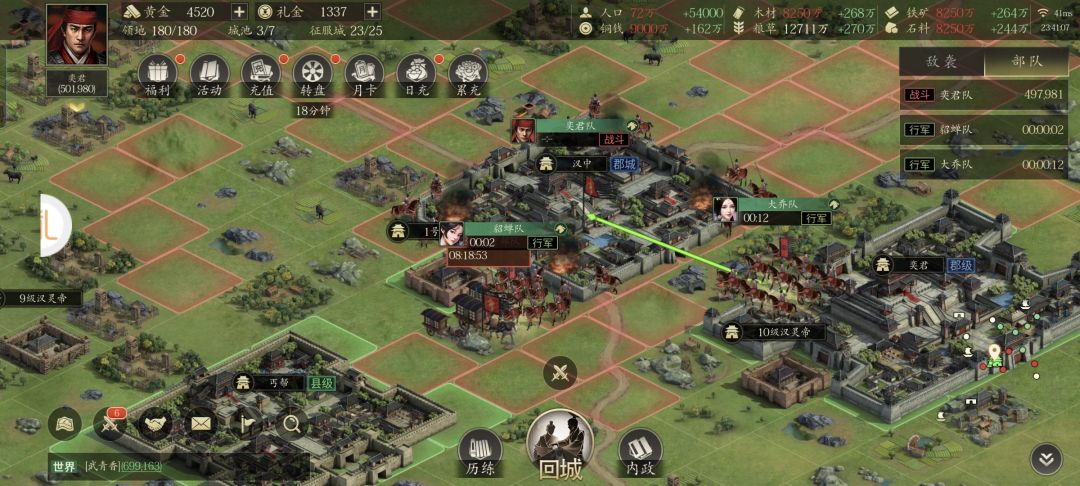This screenshot has width=1080, height=486.
Task: Open the 内政 internal affairs menu
Action: coord(640,451)
